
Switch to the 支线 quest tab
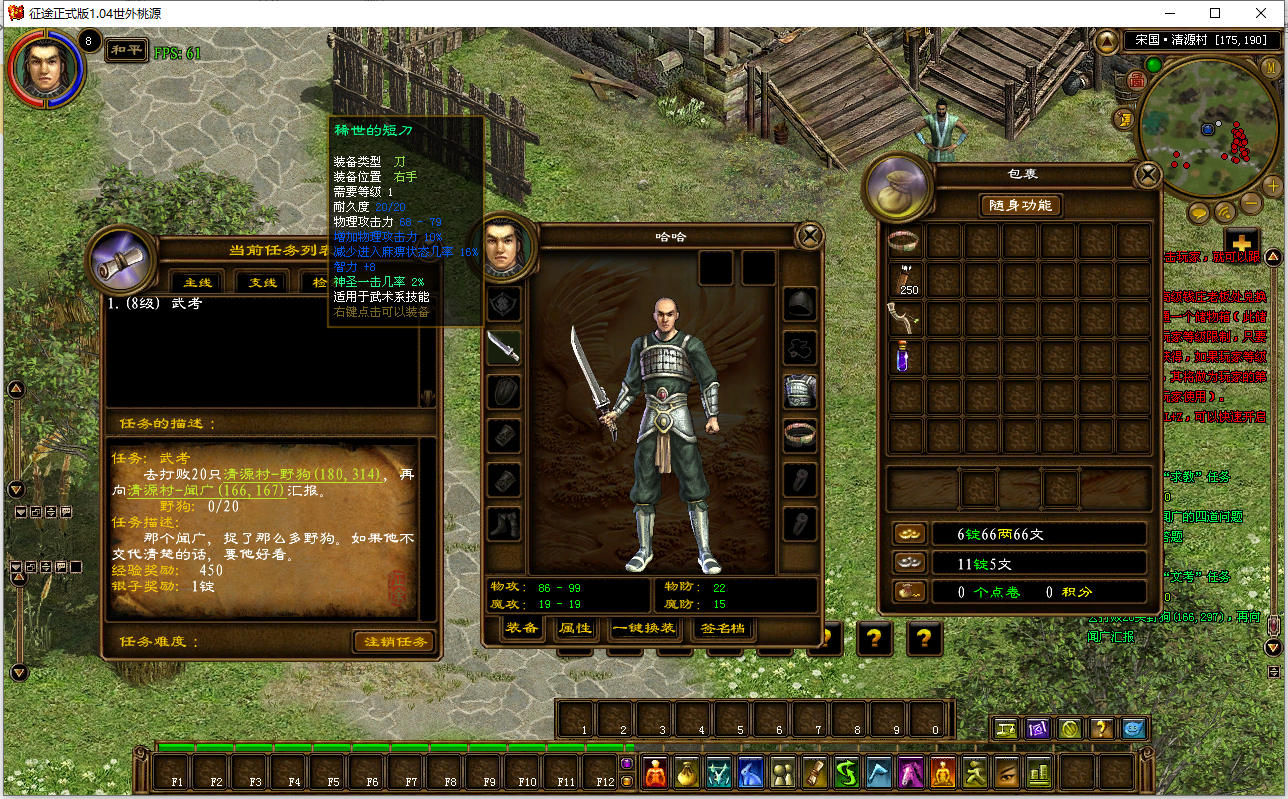[262, 282]
